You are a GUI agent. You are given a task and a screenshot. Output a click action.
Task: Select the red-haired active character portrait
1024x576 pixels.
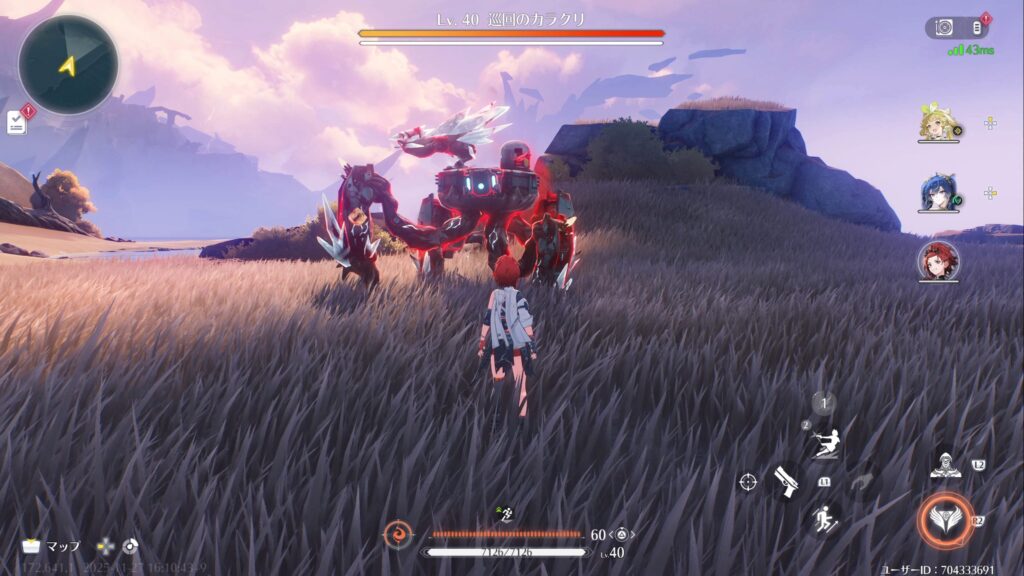(938, 261)
